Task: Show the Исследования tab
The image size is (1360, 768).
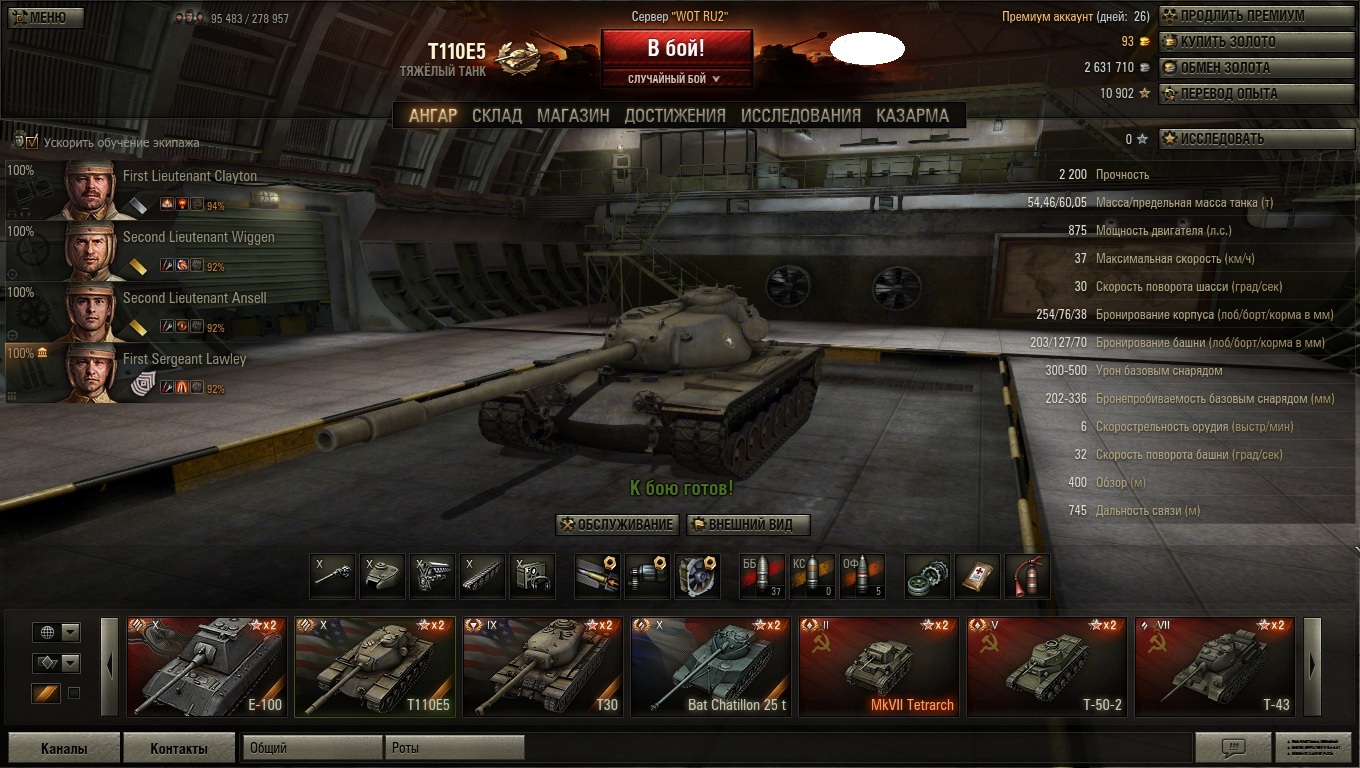Action: coord(800,115)
